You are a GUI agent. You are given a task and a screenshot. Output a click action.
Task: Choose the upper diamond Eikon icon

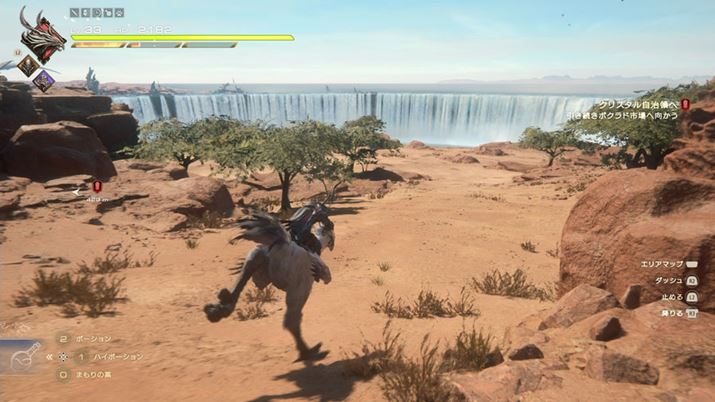click(x=27, y=65)
